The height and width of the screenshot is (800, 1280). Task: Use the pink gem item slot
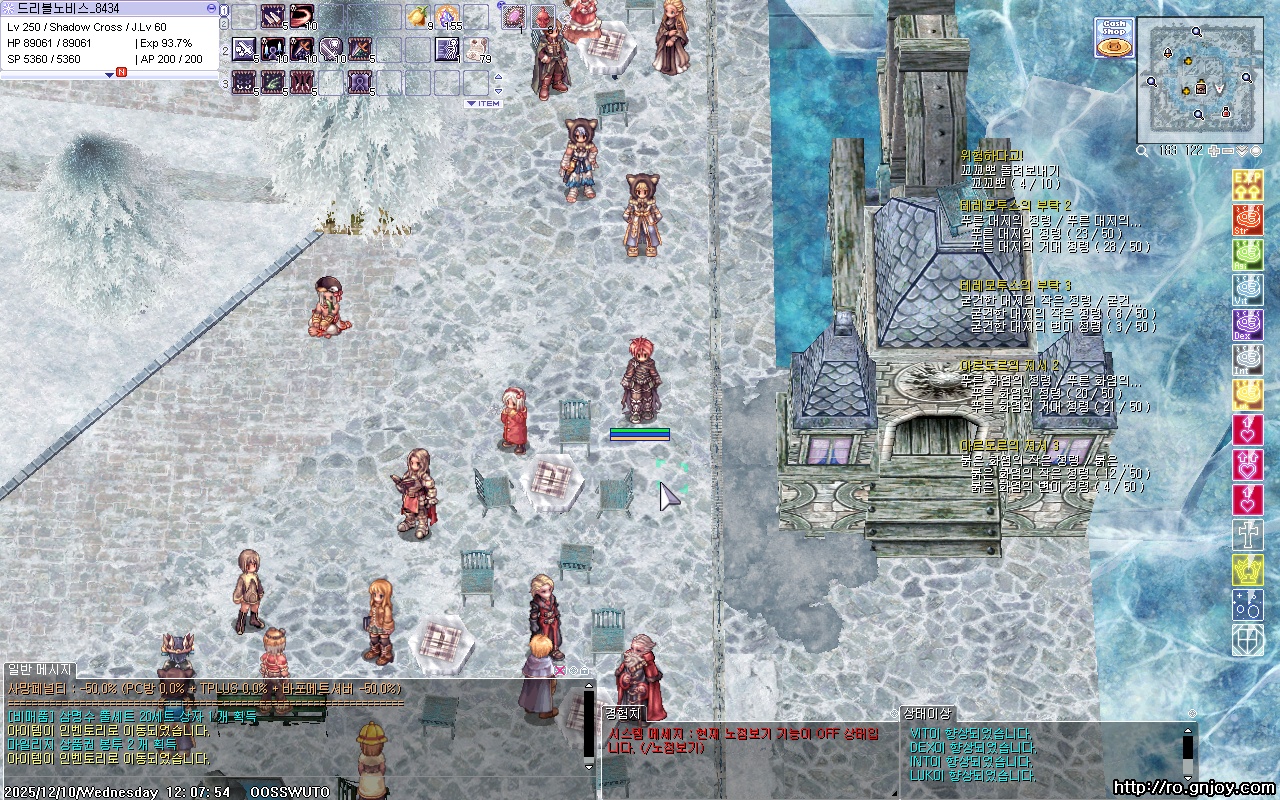coord(514,17)
